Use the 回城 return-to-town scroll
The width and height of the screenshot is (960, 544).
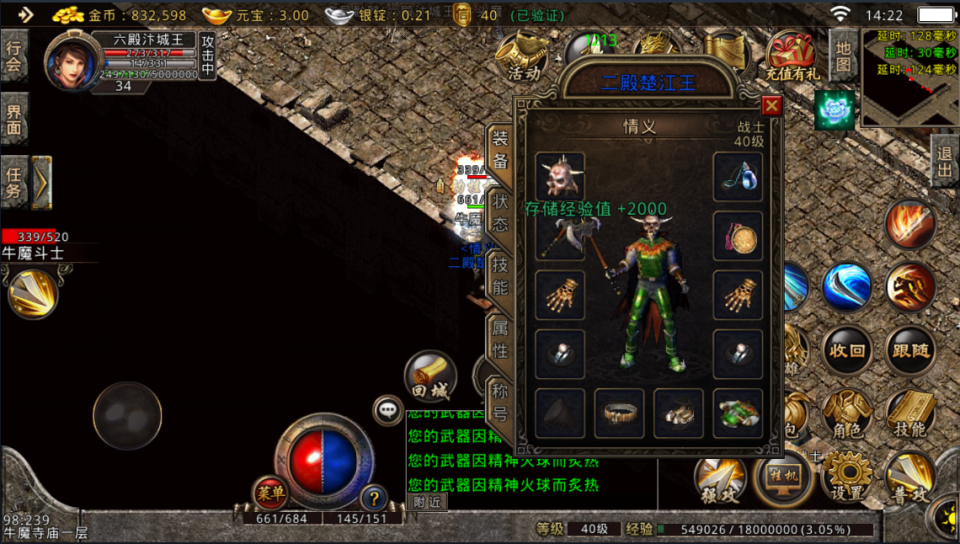430,376
